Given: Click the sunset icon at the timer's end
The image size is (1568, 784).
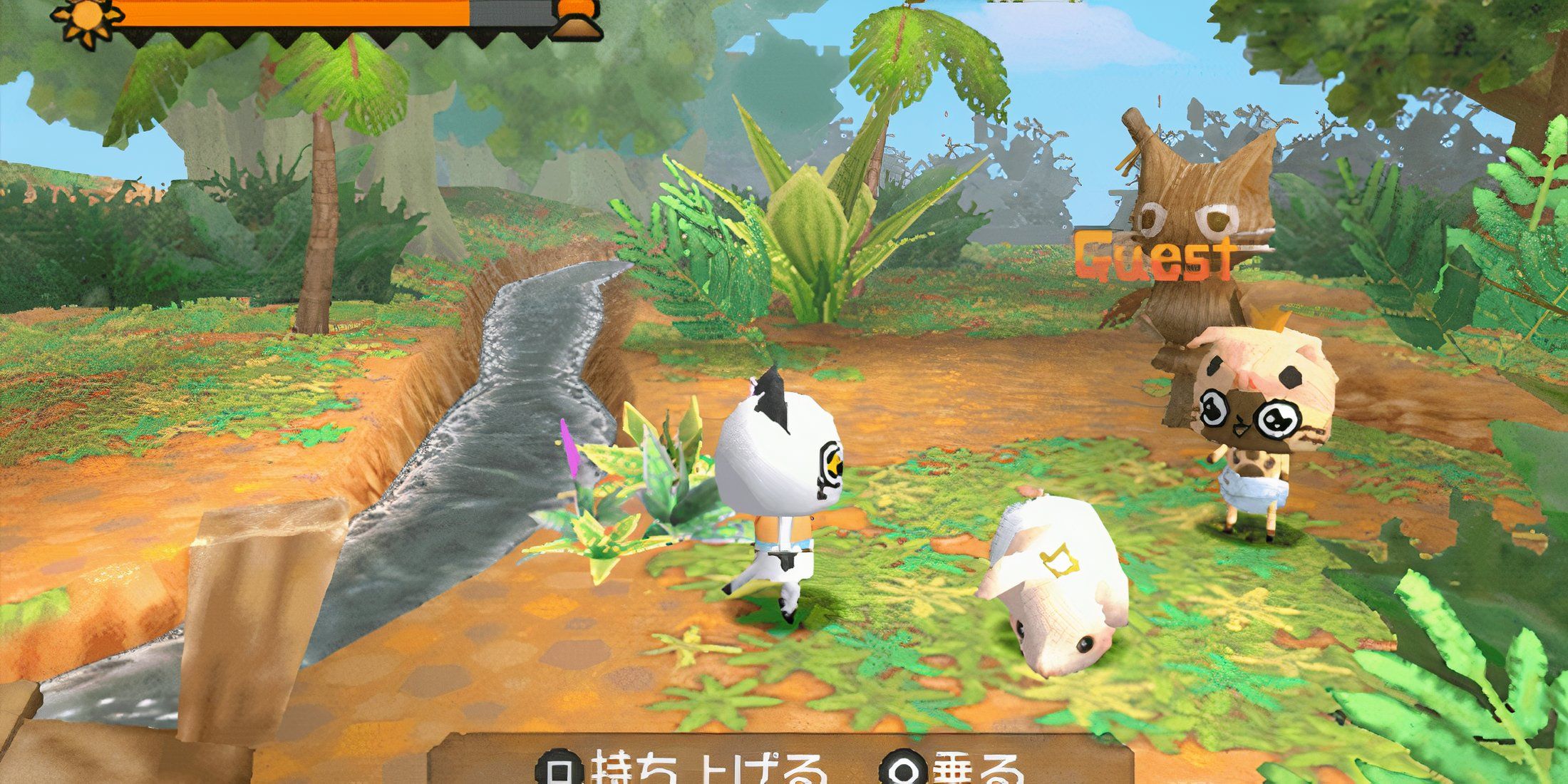Looking at the screenshot, I should (577, 16).
